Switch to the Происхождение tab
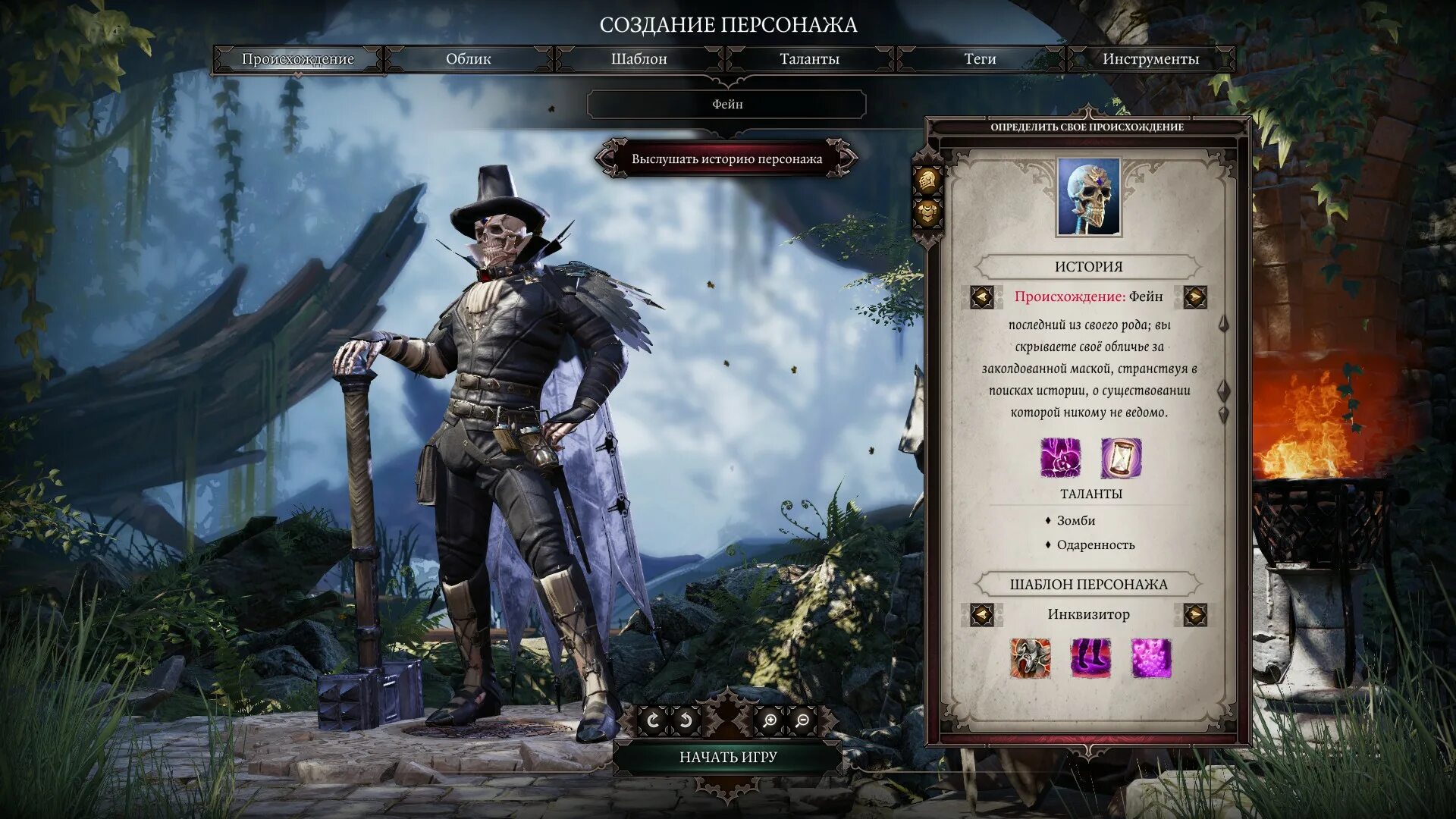1456x819 pixels. click(298, 59)
